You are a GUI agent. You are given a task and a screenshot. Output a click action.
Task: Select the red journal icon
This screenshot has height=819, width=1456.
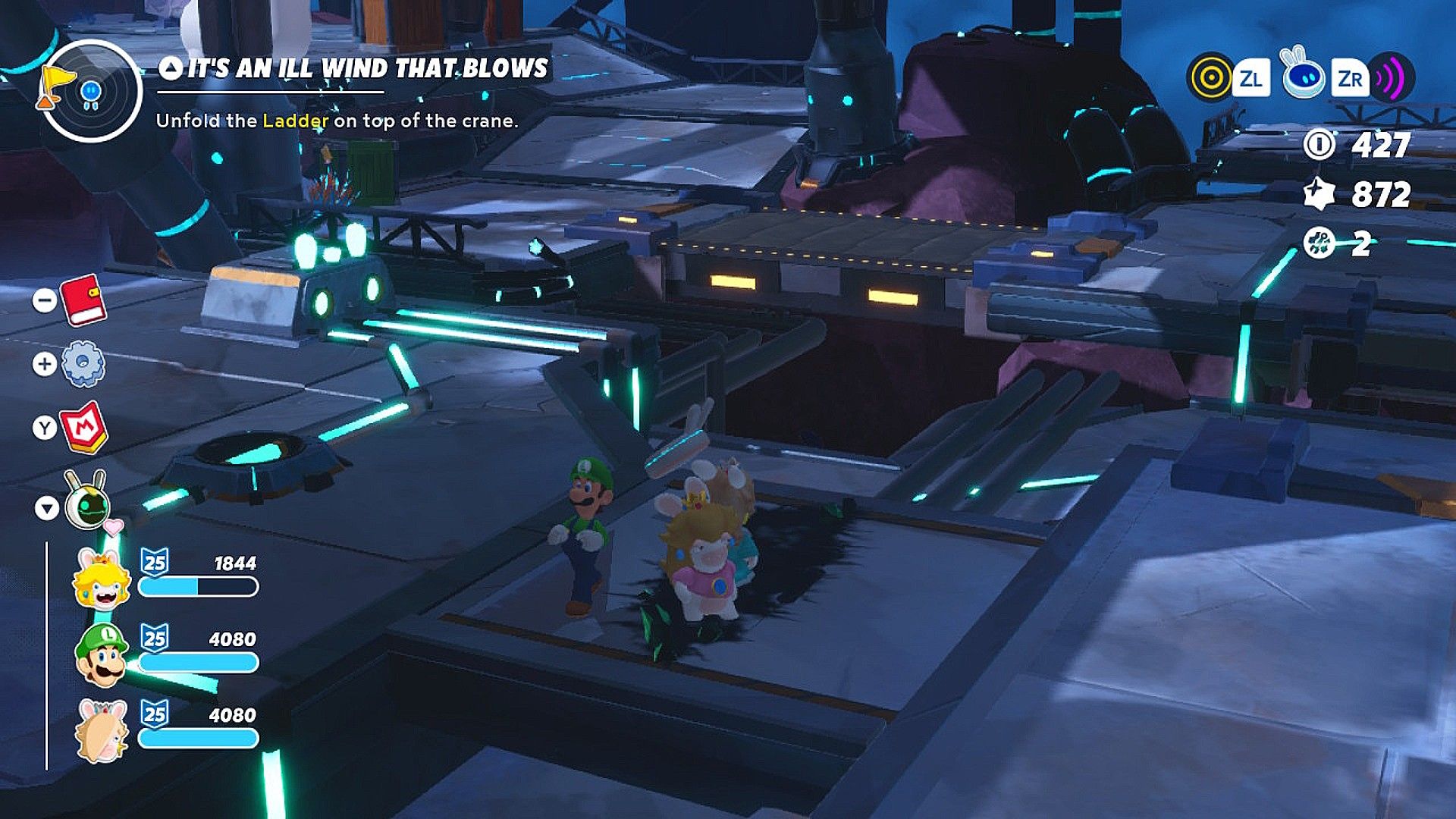(x=86, y=302)
